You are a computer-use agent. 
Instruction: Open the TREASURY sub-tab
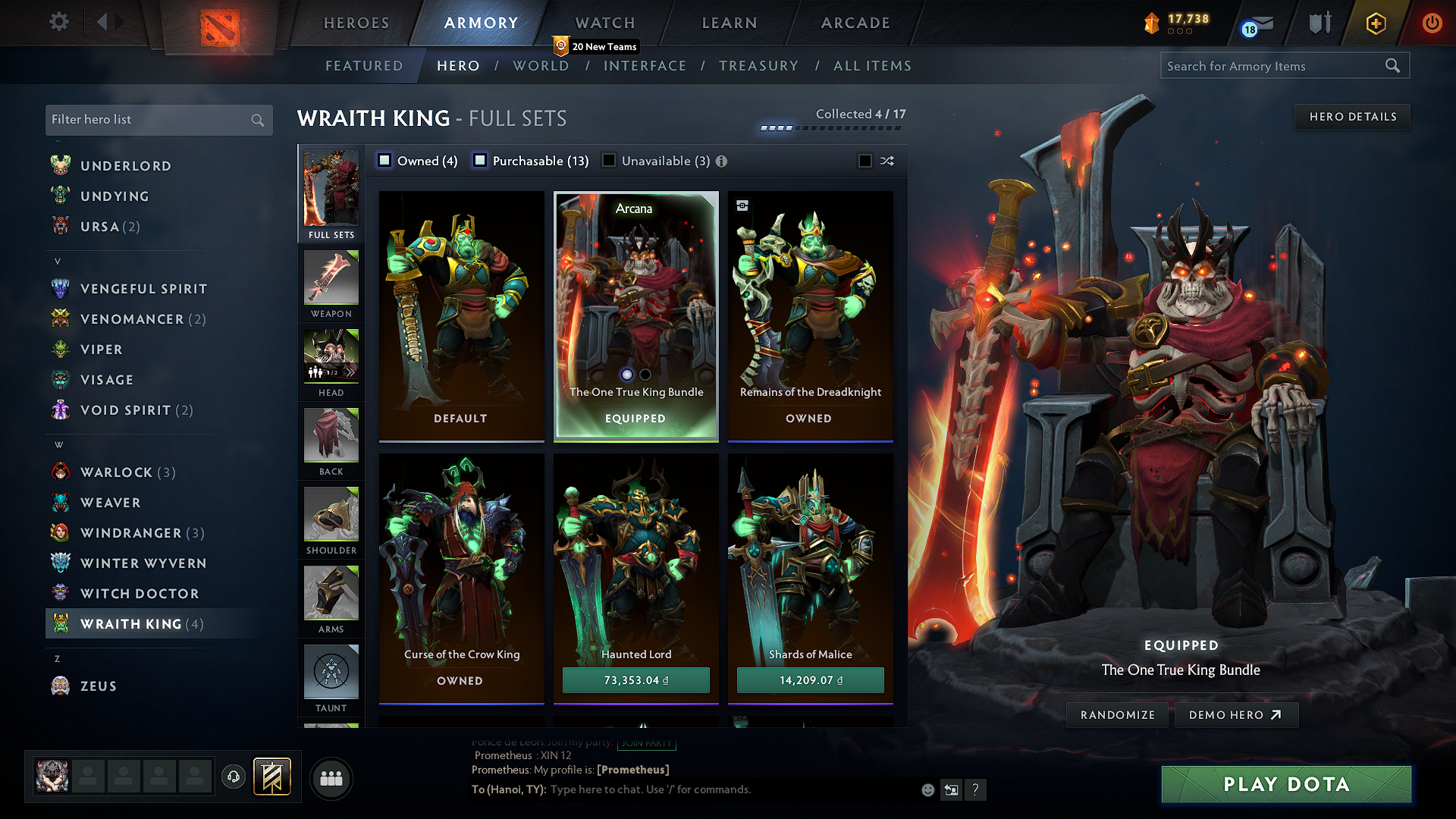pyautogui.click(x=759, y=66)
